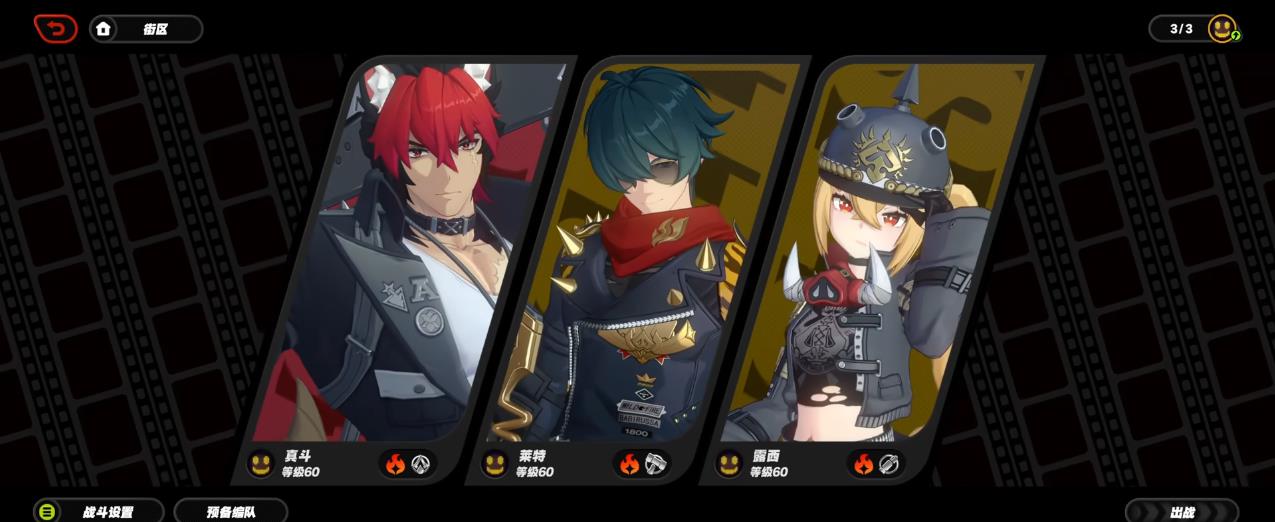Select the 露西 character card
The width and height of the screenshot is (1275, 522).
pyautogui.click(x=875, y=260)
